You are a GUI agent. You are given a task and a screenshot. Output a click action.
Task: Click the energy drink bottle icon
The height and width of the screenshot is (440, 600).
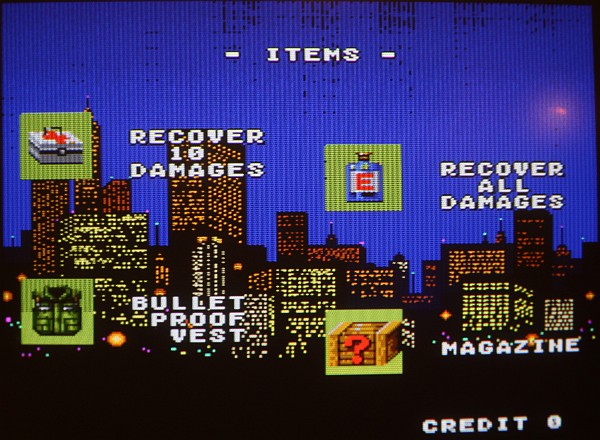363,178
